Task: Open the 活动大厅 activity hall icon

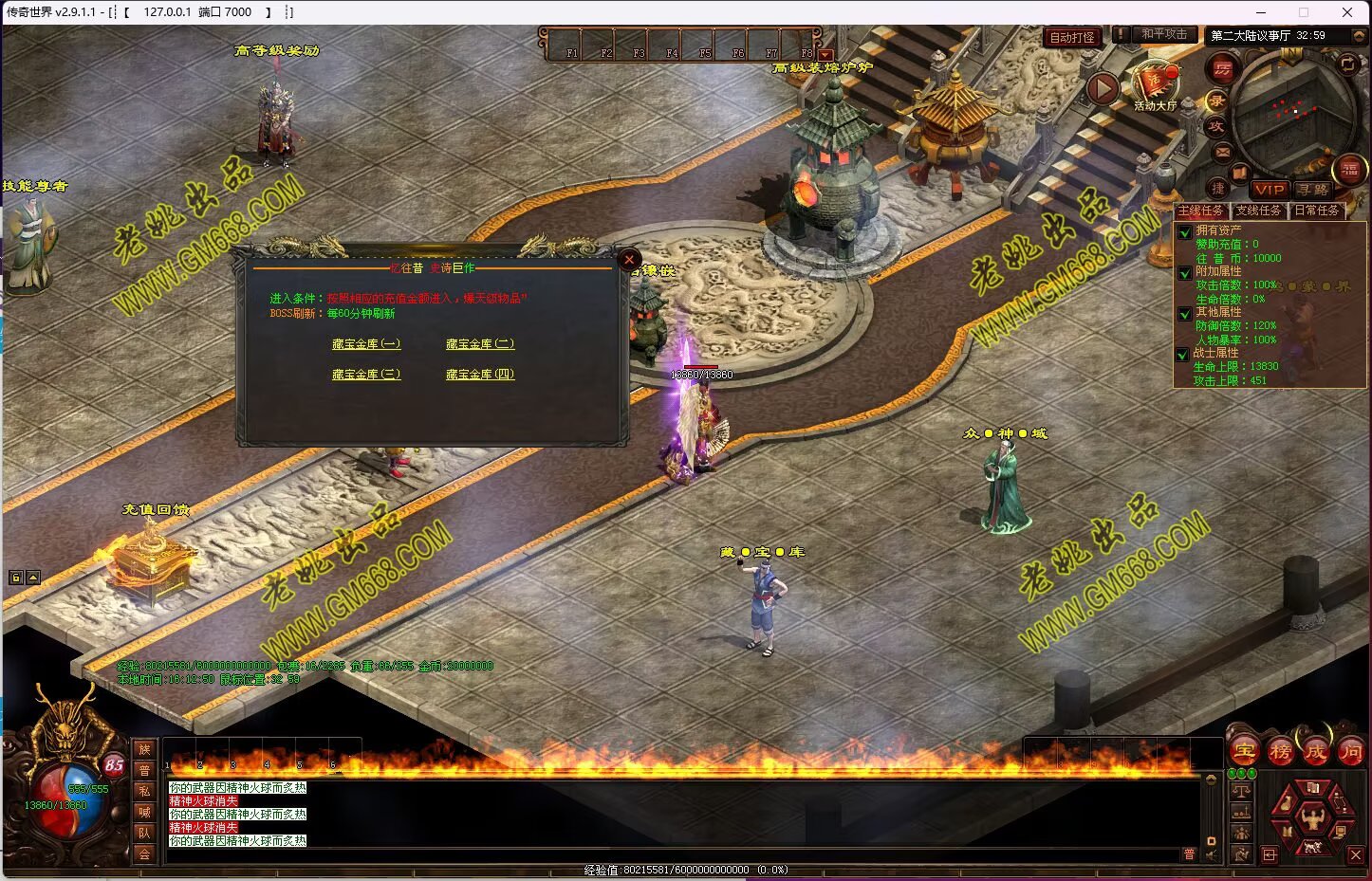Action: (x=1154, y=85)
